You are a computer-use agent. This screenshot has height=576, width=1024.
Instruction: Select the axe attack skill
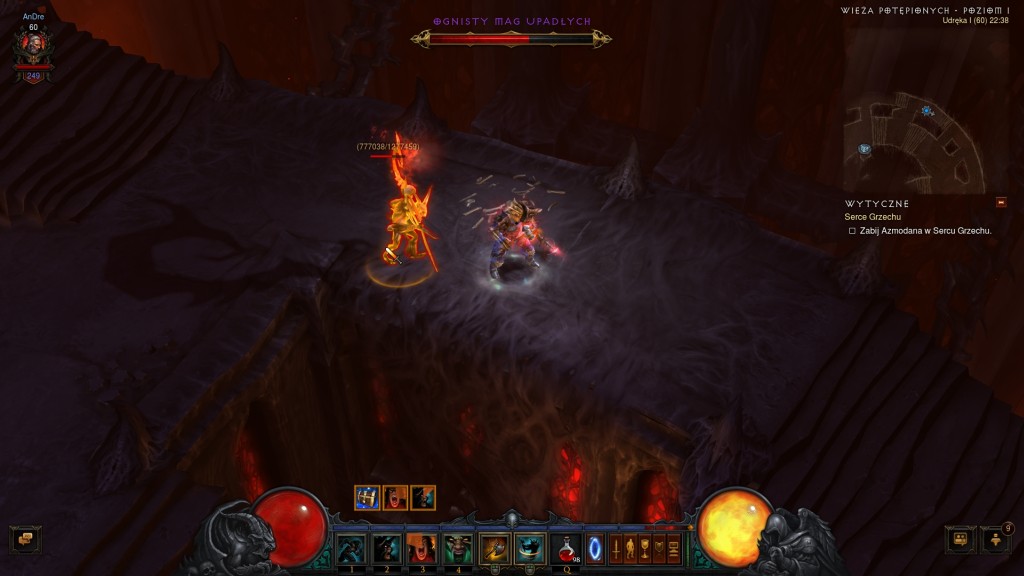coord(494,548)
